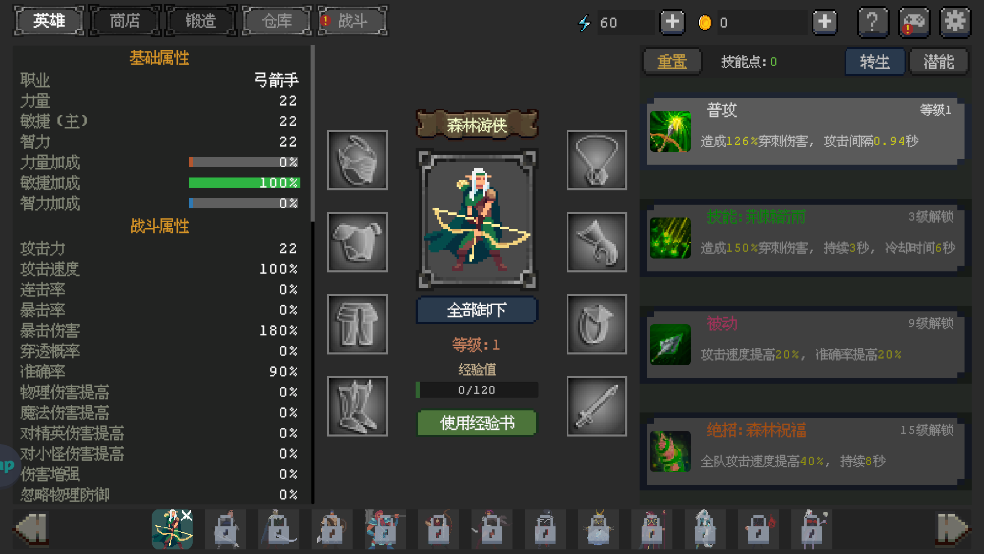Switch to the 潜能 potential tab
984x554 pixels.
tap(939, 62)
